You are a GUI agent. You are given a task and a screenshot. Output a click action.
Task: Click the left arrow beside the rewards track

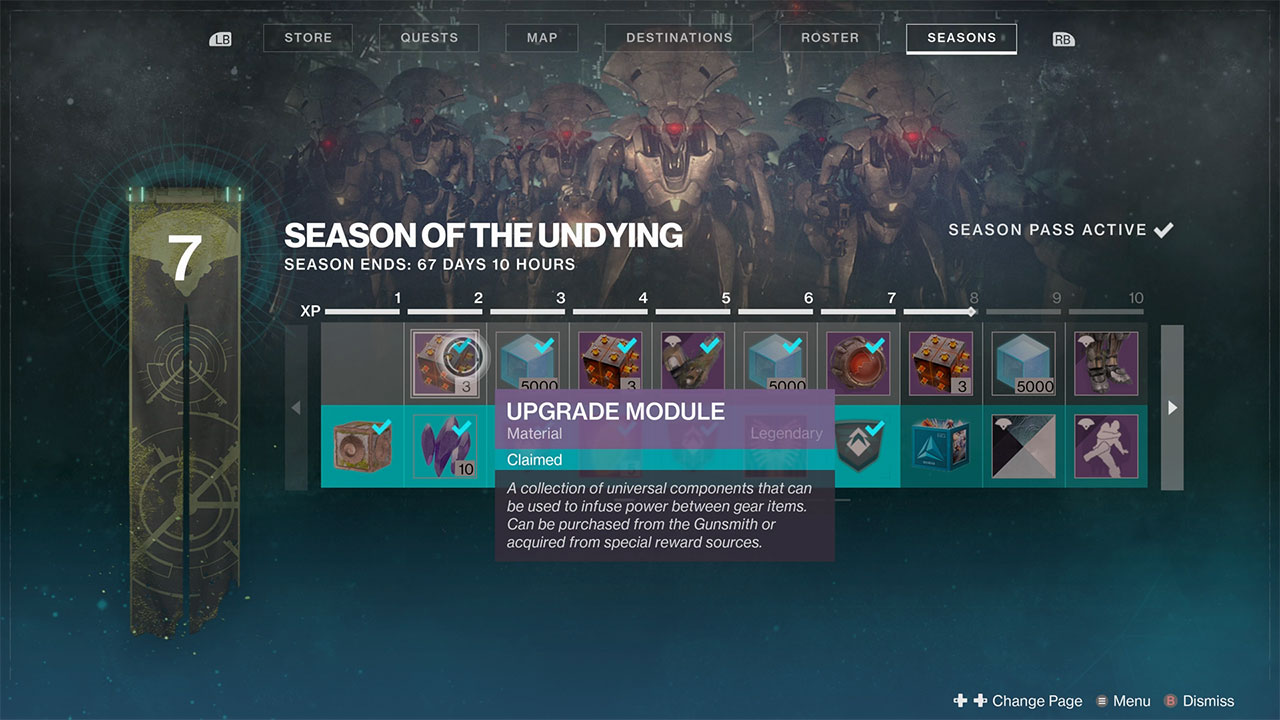point(296,407)
